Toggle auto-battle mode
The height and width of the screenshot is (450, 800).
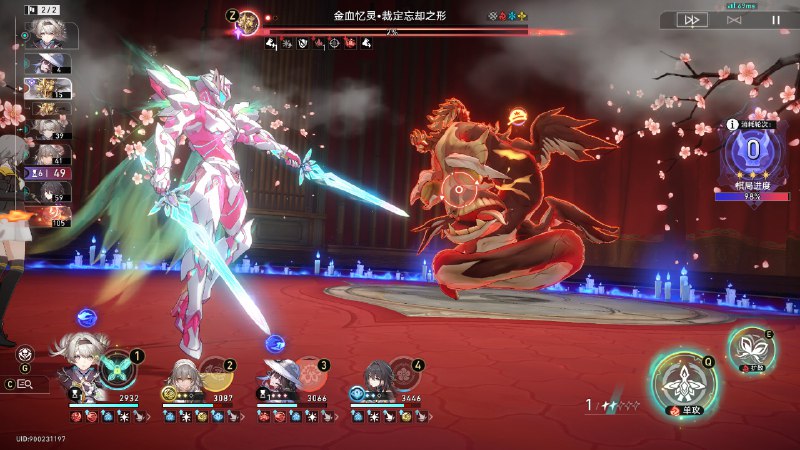point(734,19)
